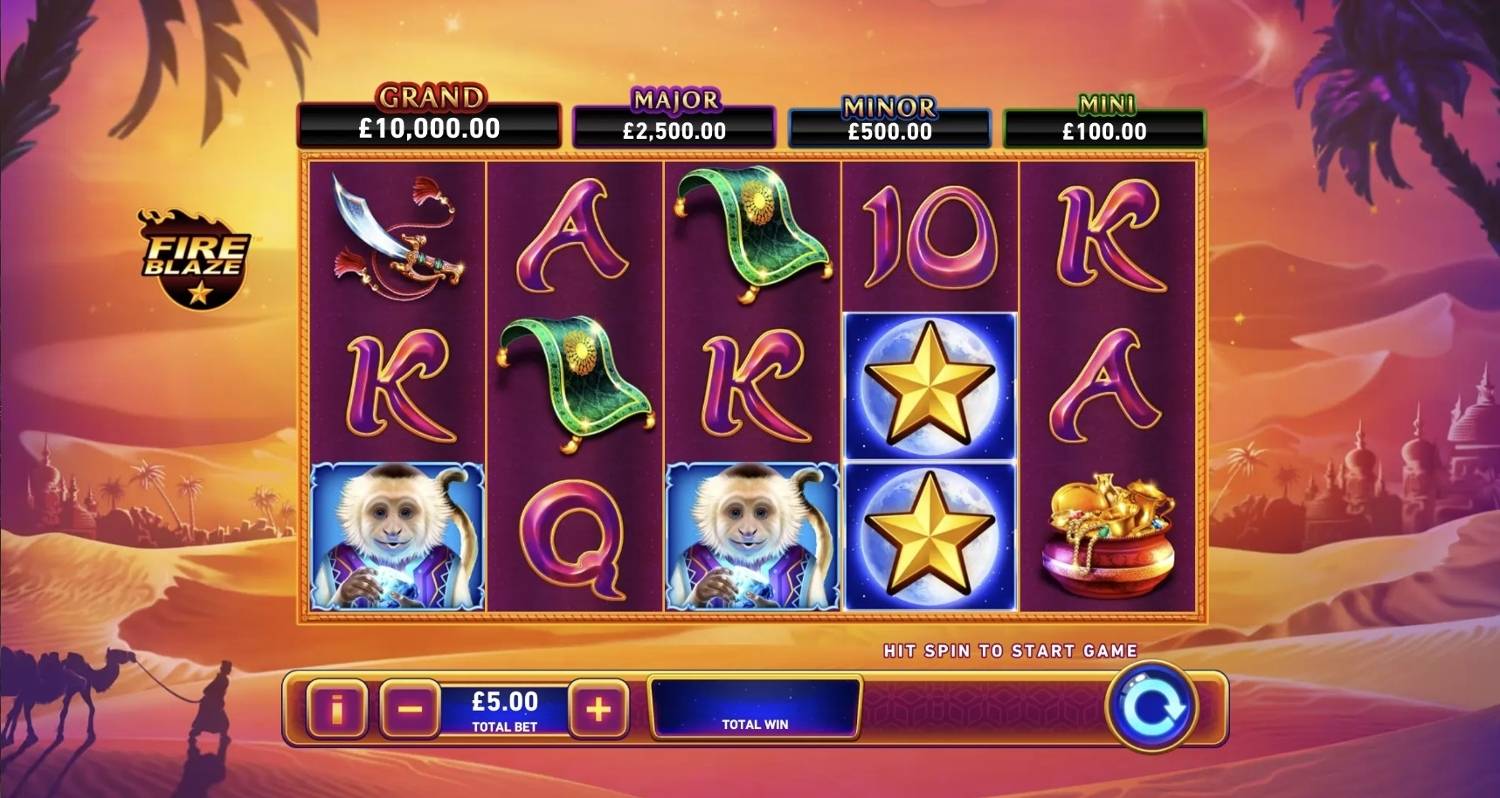Spin the reels with the blue button
Viewport: 1500px width, 798px height.
(1151, 707)
